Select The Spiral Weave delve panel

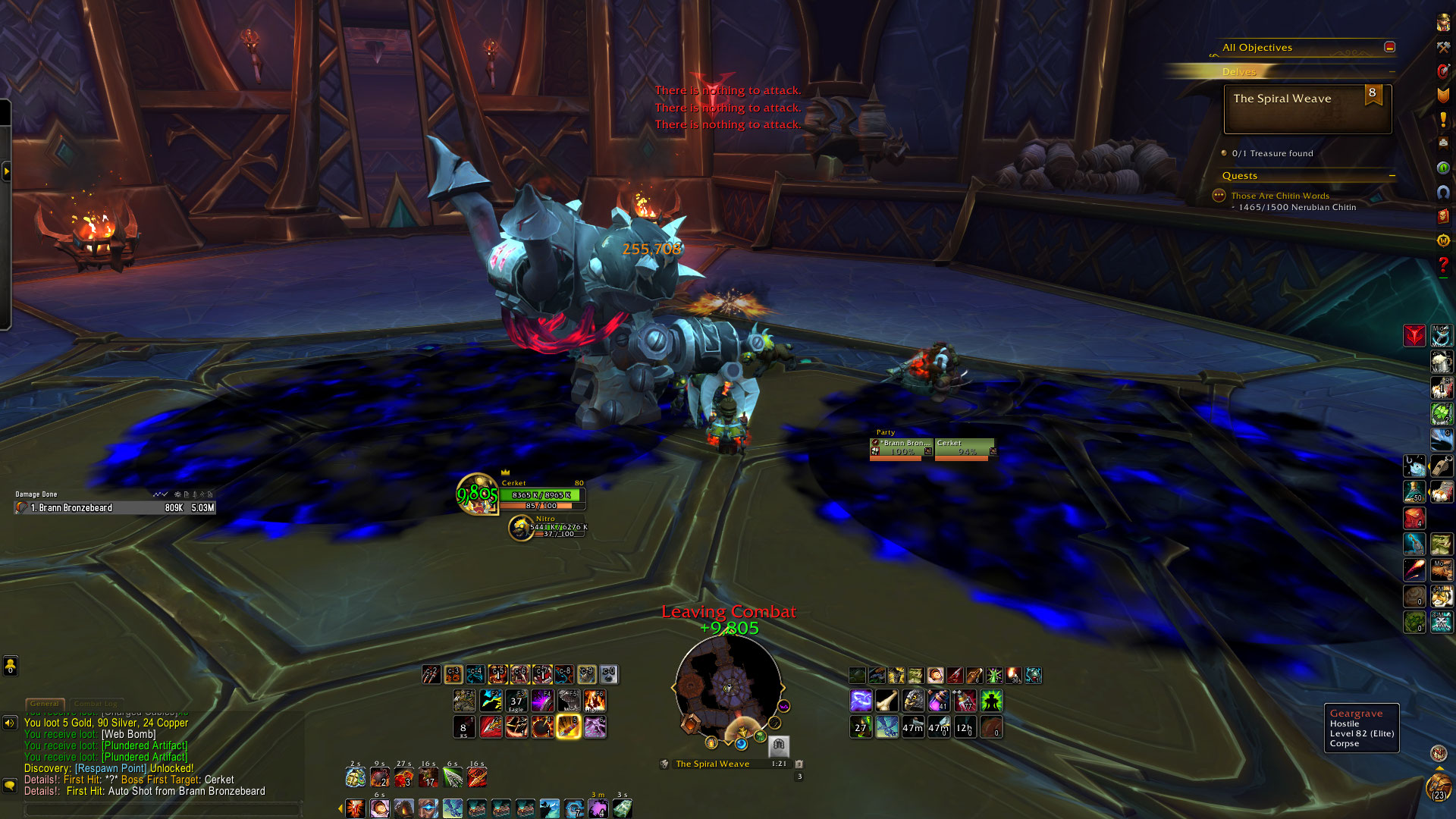(x=1307, y=109)
